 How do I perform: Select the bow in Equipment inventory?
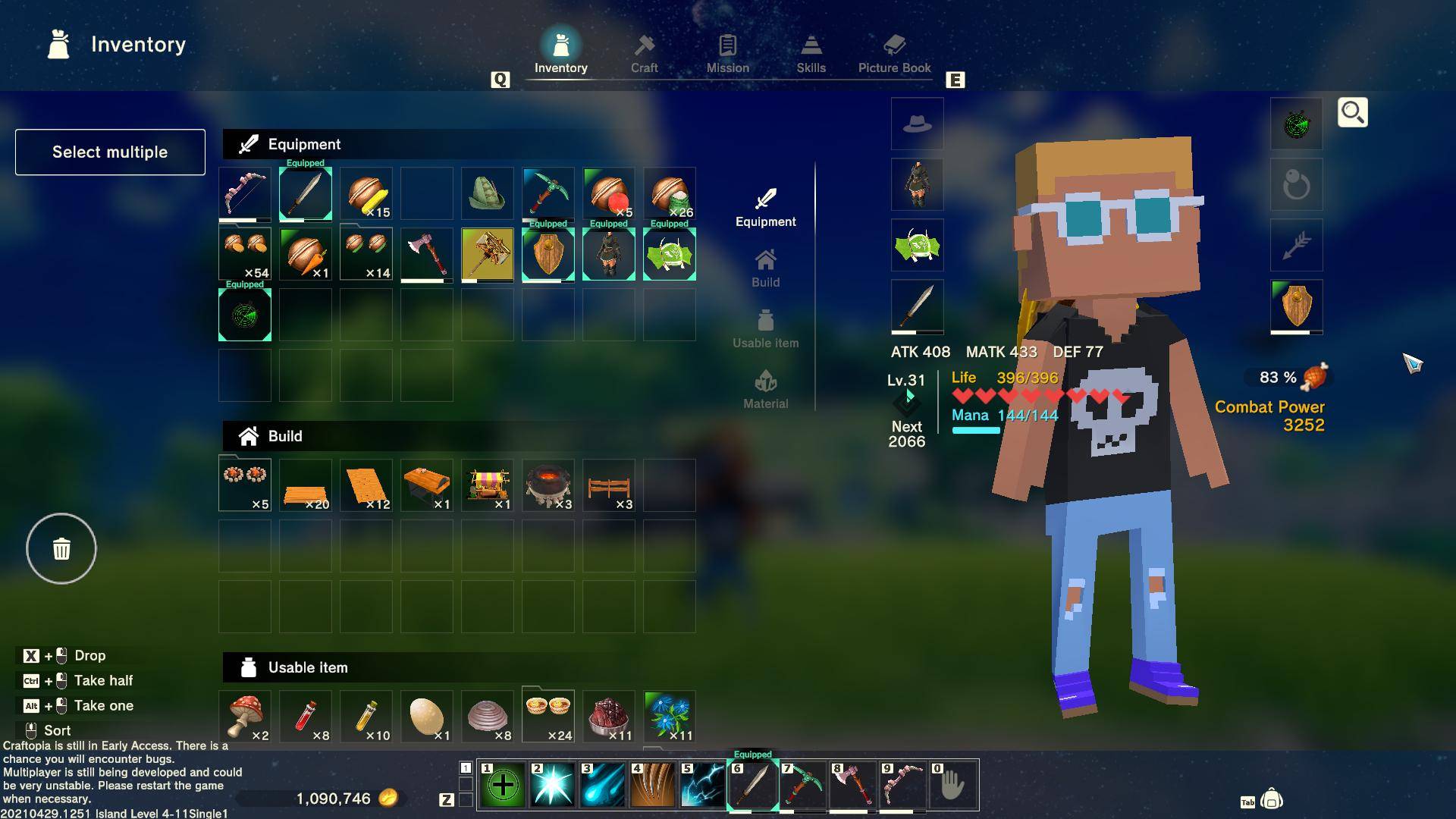point(244,193)
